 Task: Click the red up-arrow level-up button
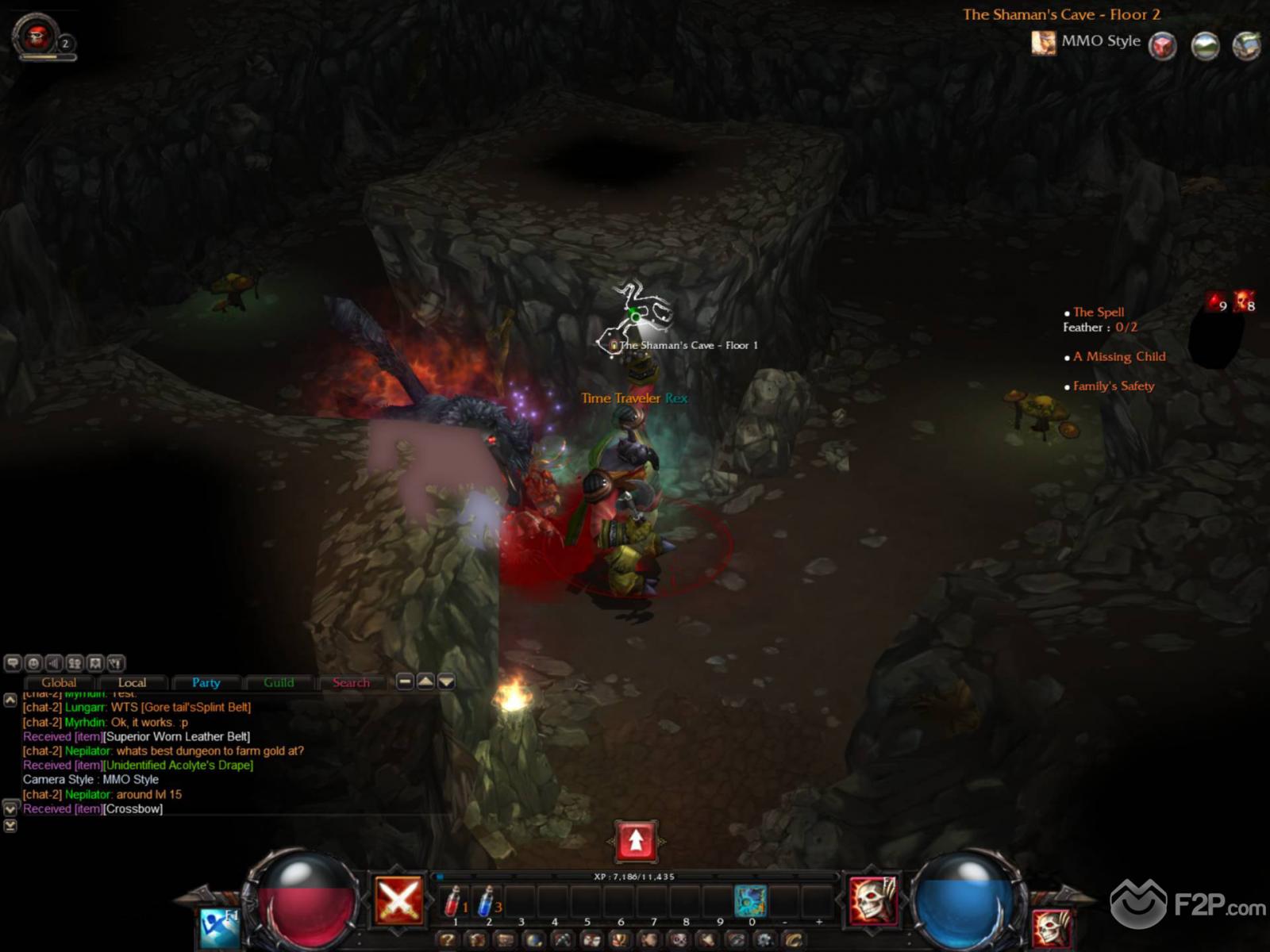[635, 841]
